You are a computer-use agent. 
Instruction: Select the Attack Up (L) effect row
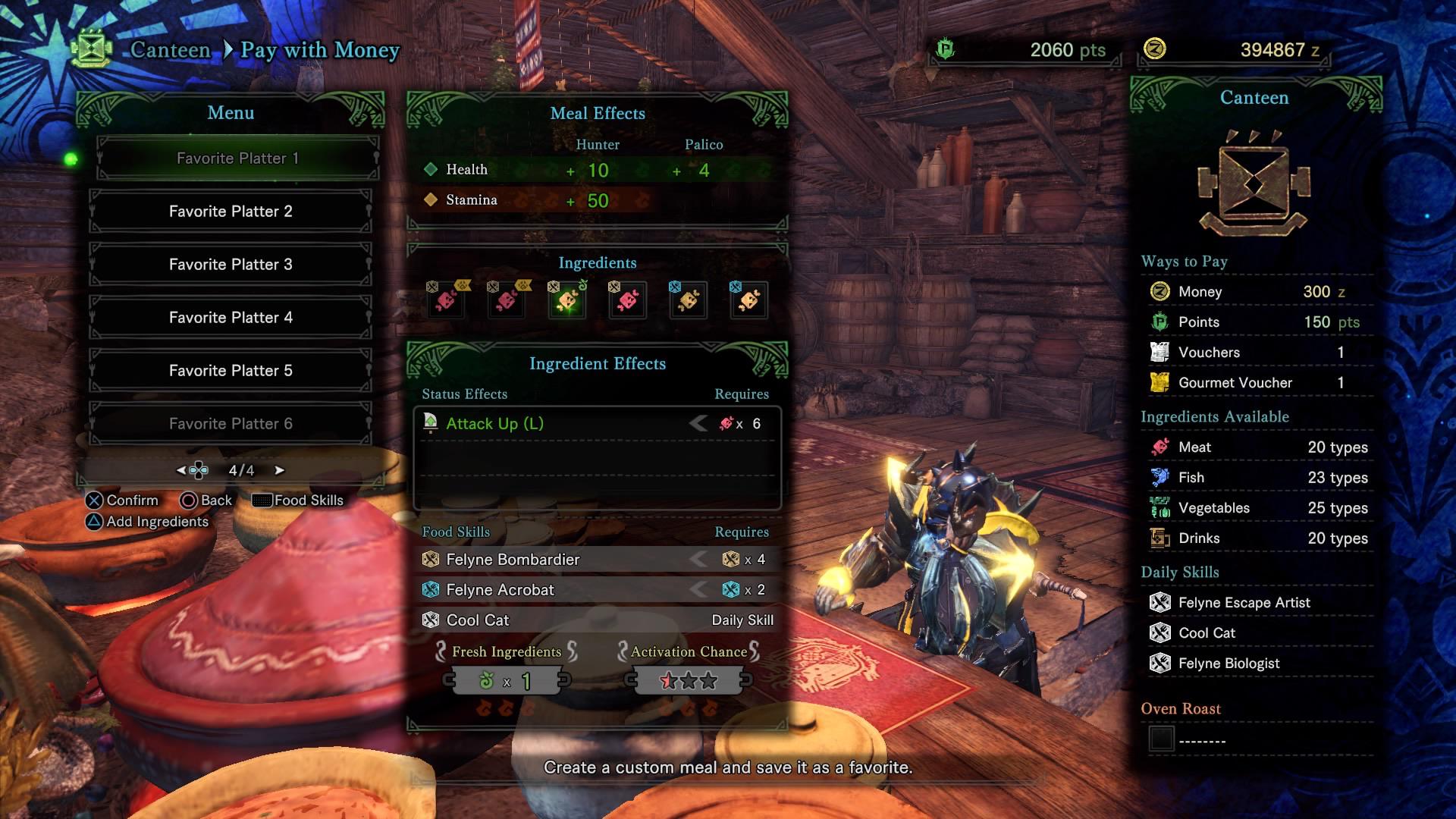[x=597, y=424]
